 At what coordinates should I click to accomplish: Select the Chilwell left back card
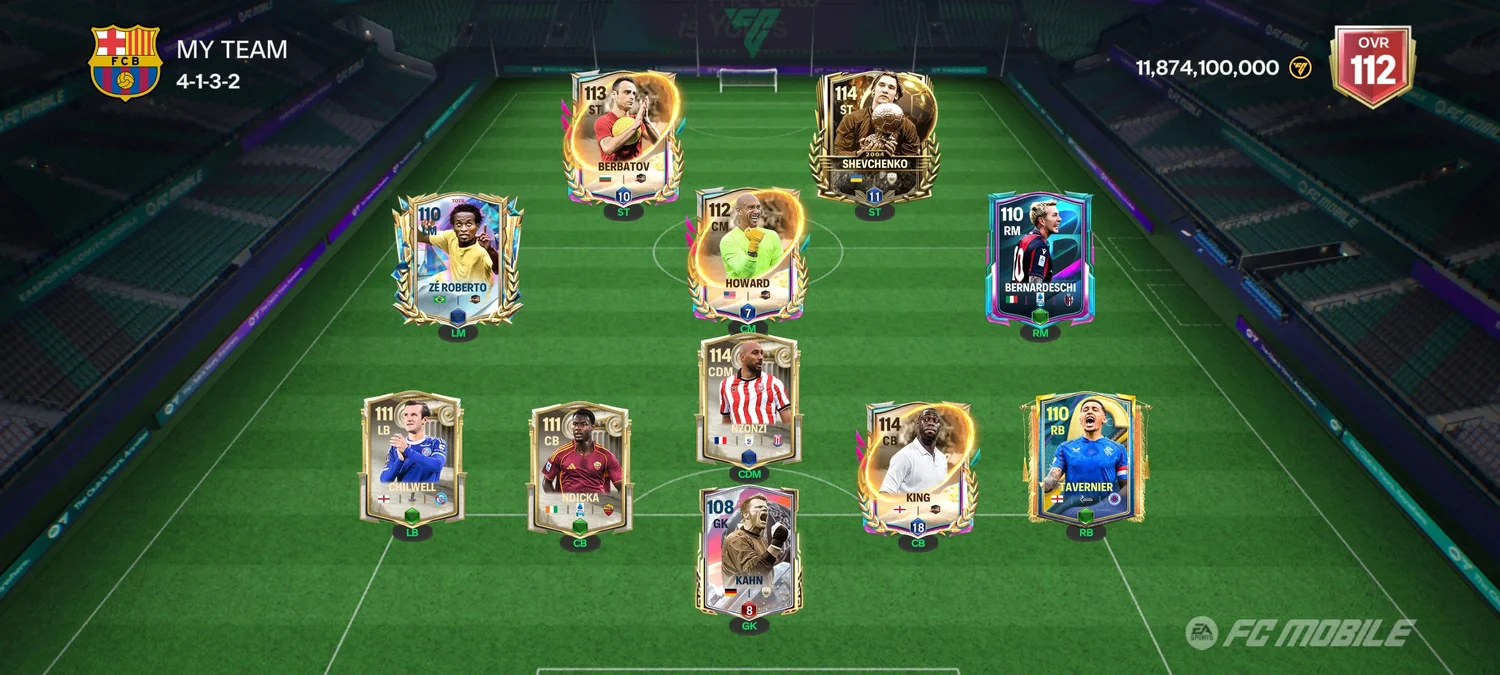point(412,458)
